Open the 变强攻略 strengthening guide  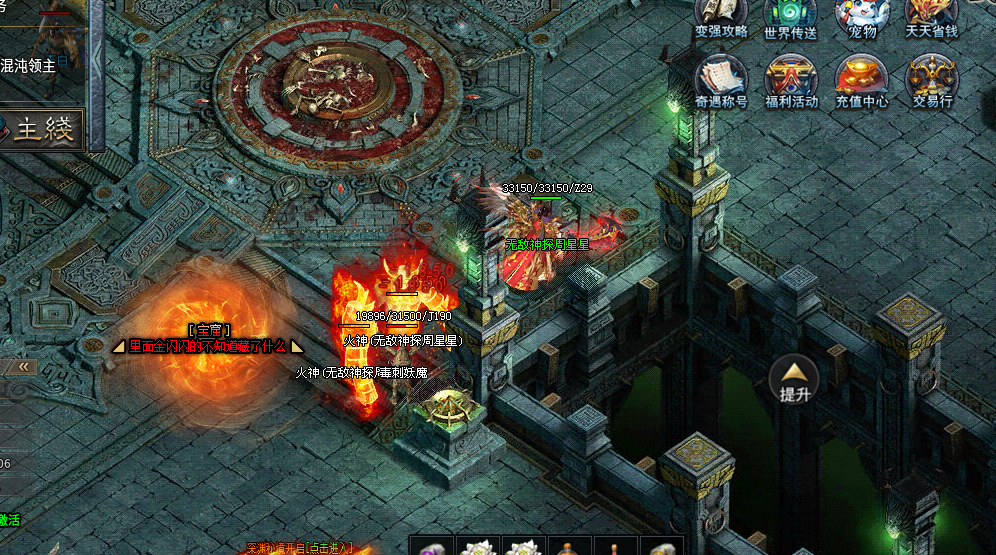(721, 15)
